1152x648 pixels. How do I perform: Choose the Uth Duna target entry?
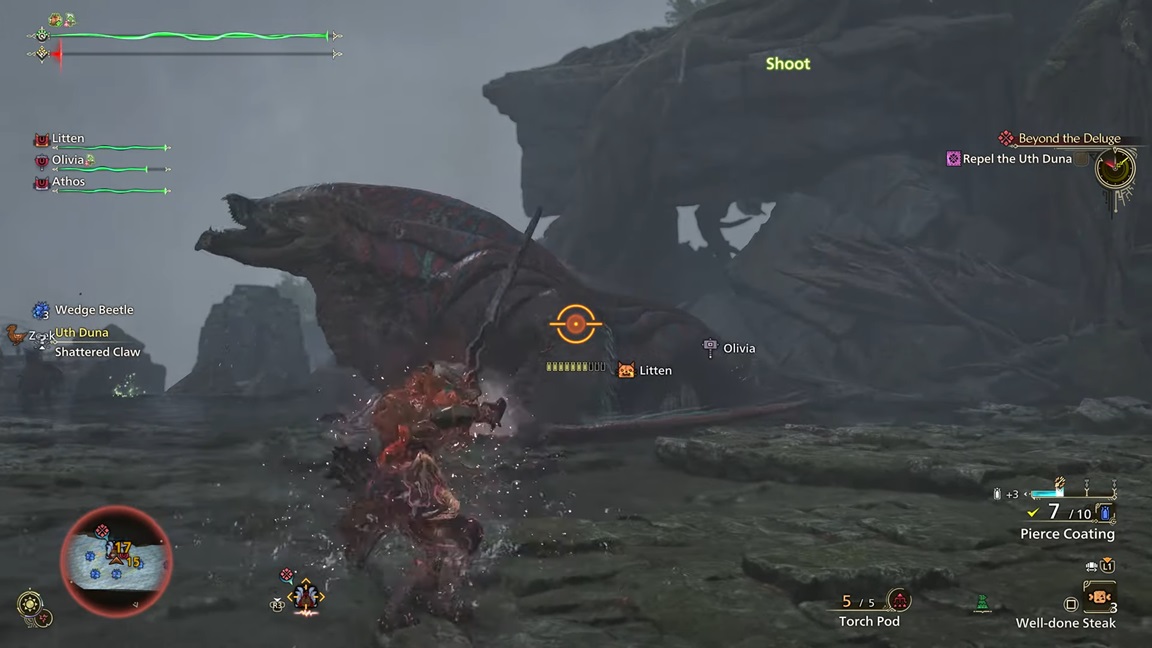(81, 332)
